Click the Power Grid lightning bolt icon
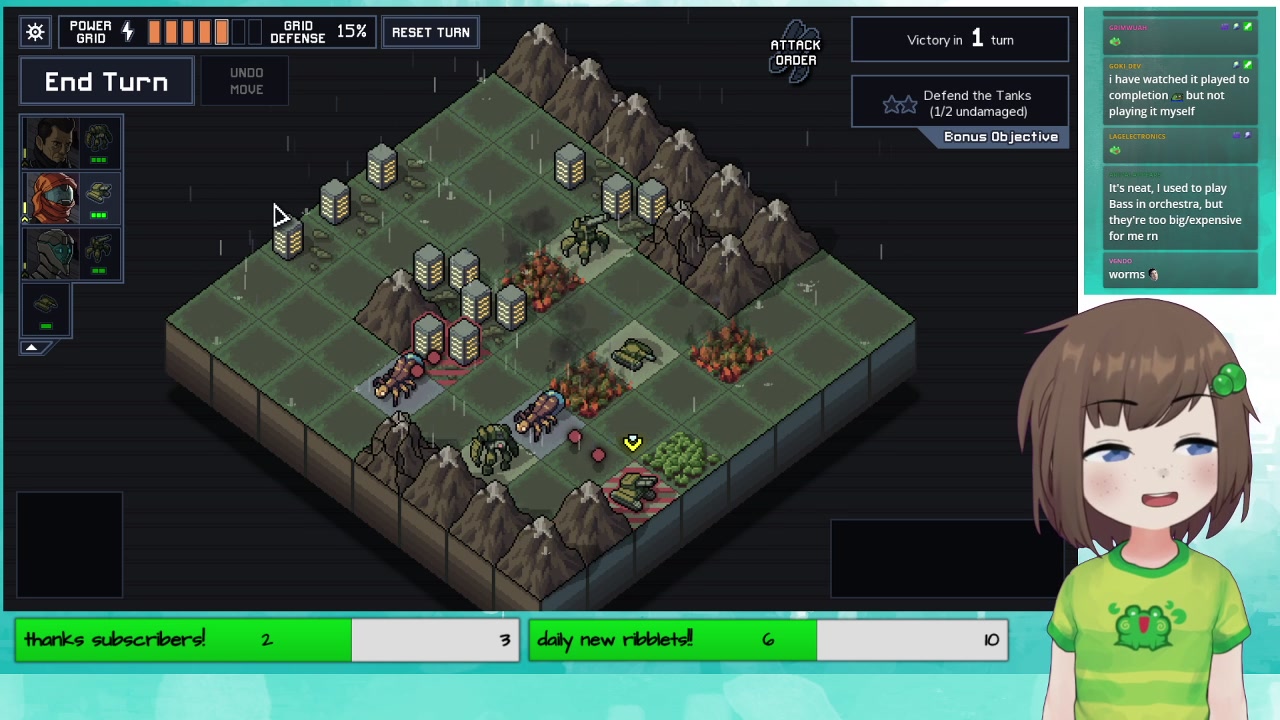1280x720 pixels. pos(128,31)
